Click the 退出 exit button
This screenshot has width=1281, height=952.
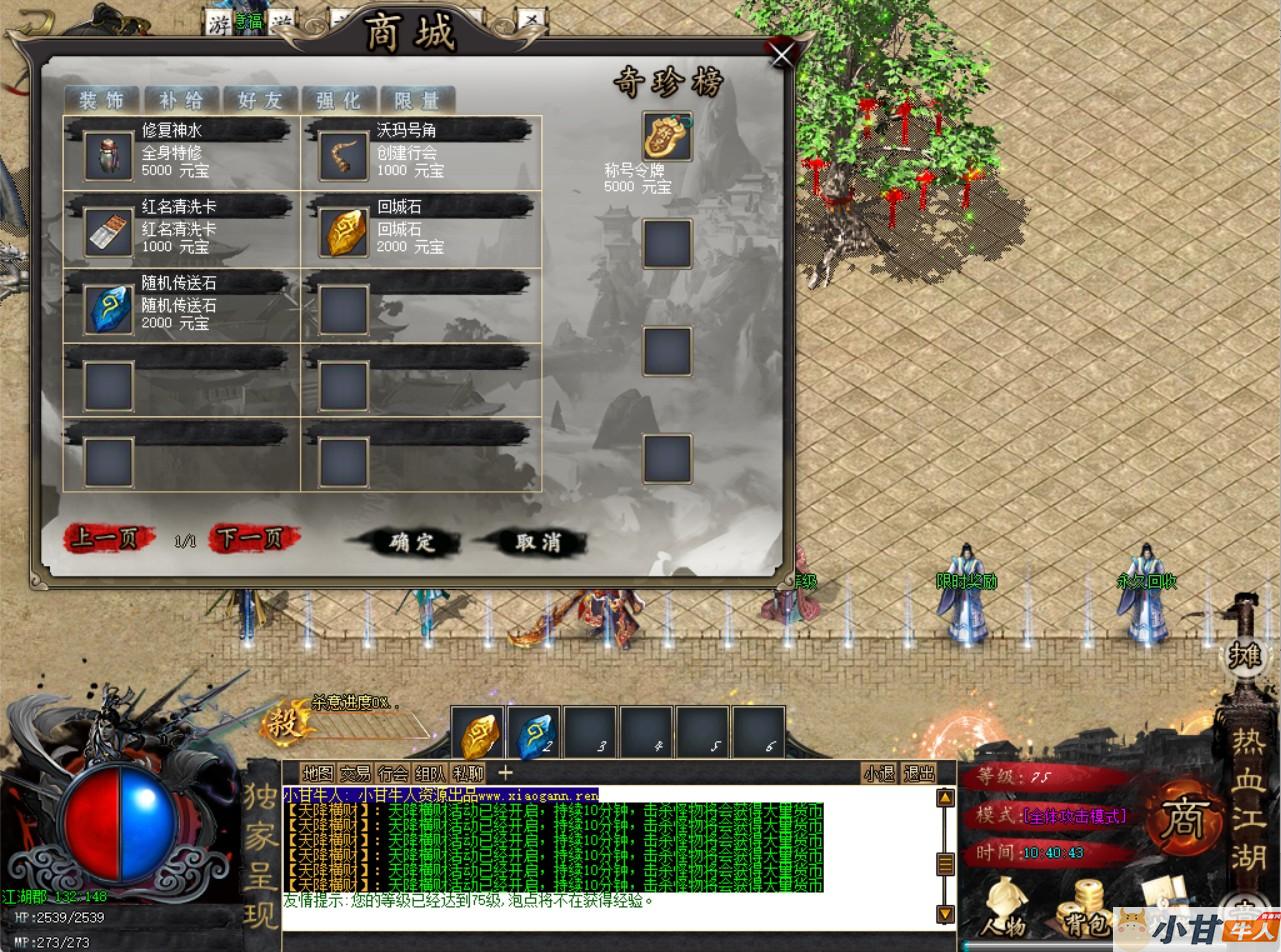coord(919,773)
